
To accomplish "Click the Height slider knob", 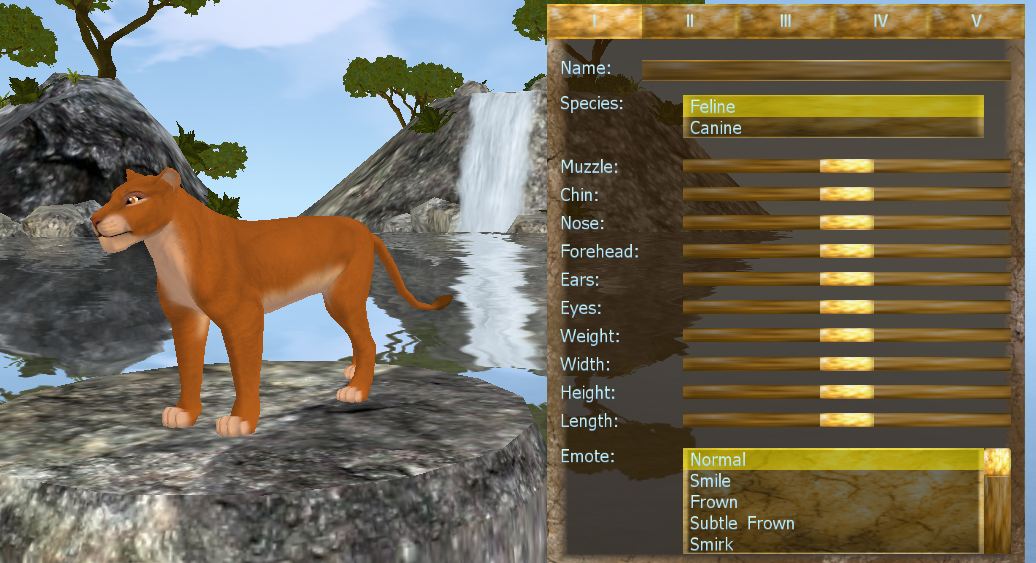I will coord(846,393).
